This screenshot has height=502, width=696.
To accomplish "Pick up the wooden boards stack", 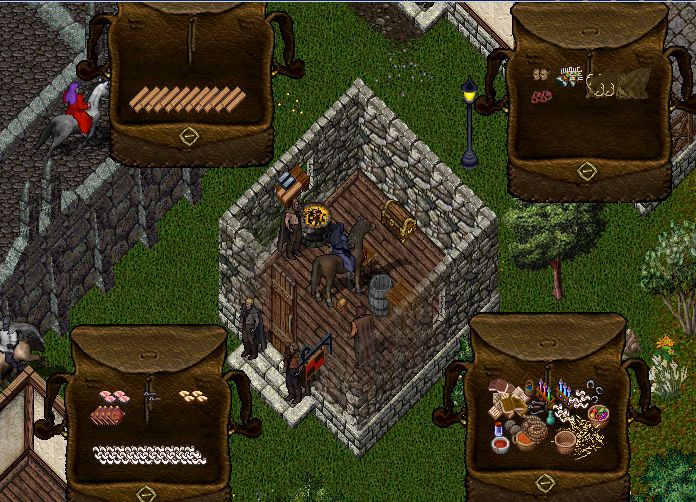I will (187, 99).
